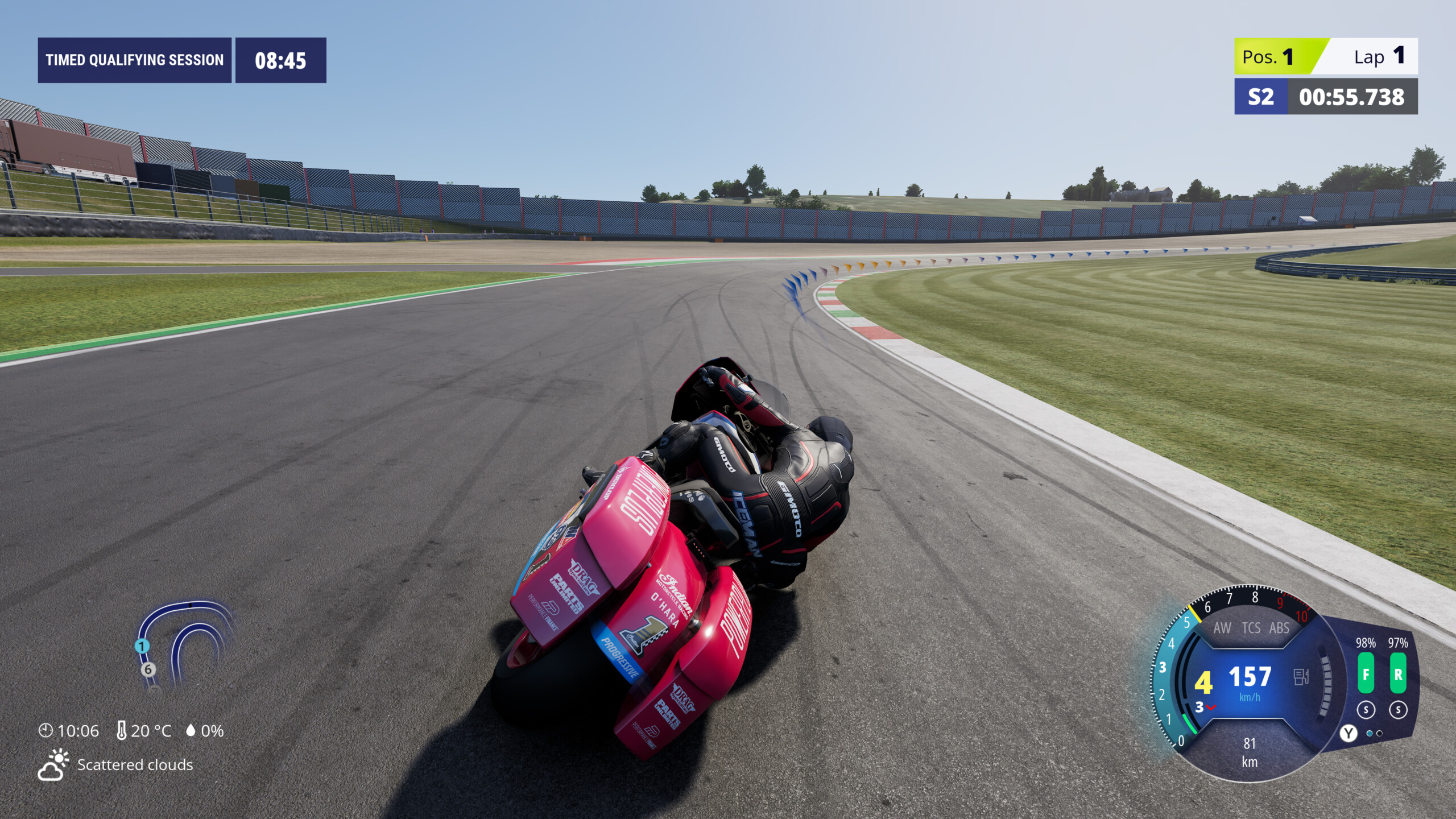Toggle the AW anti-wheelie indicator
Viewport: 1456px width, 819px height.
pos(1222,628)
